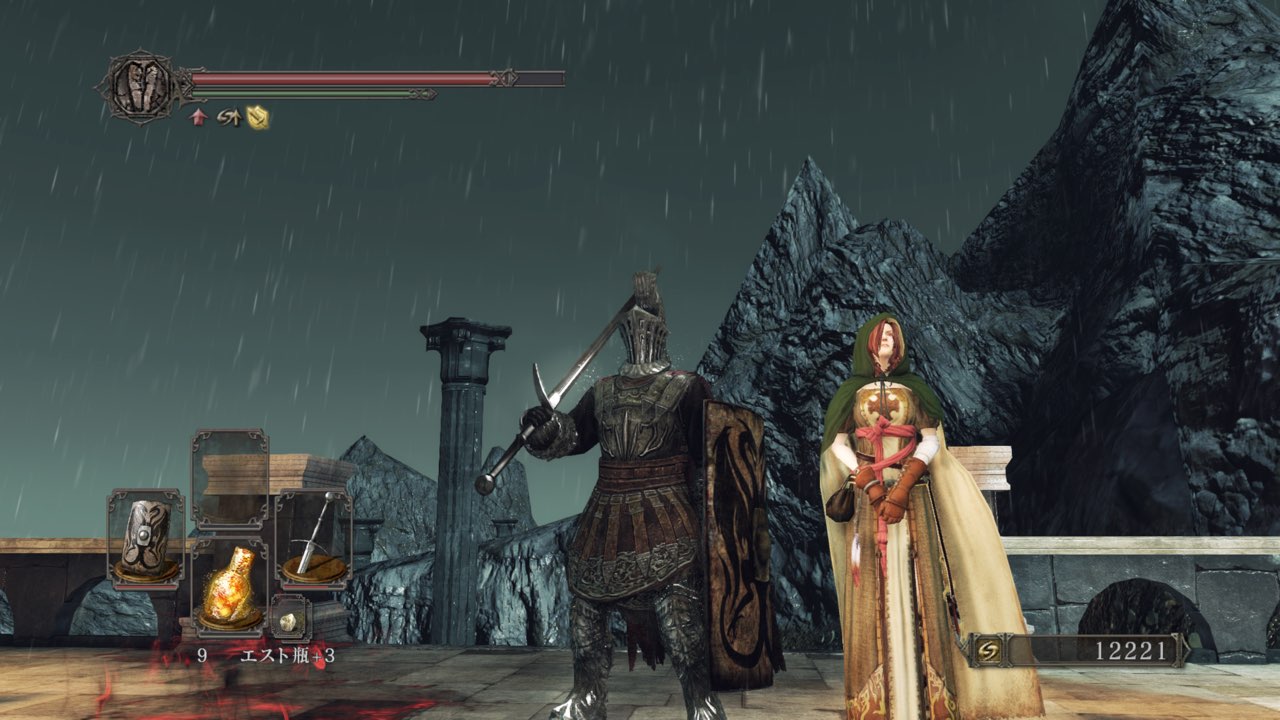
Task: Click the empty spell slot above the flask
Action: pyautogui.click(x=229, y=478)
